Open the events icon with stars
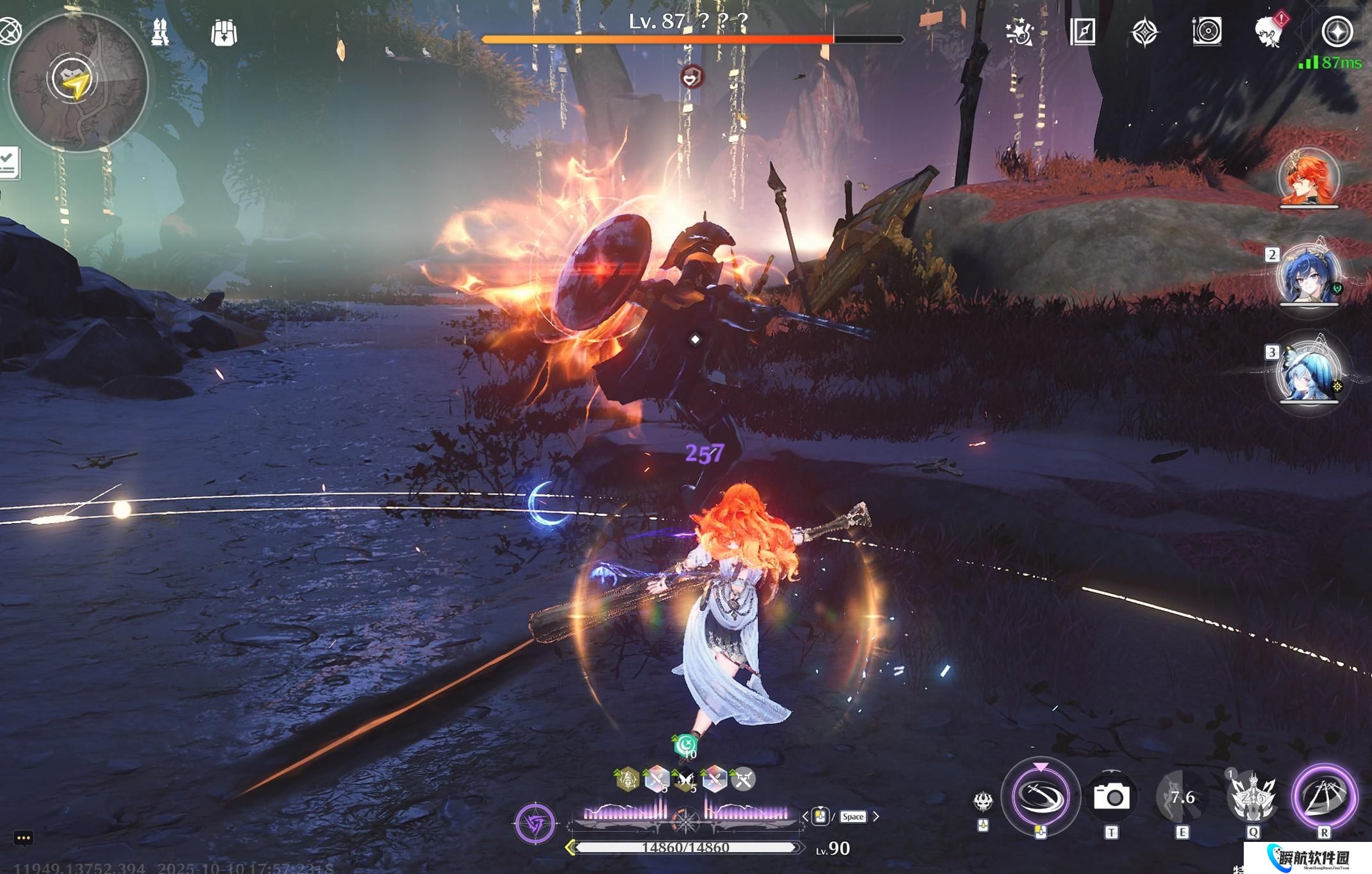The image size is (1372, 874). (x=1020, y=31)
